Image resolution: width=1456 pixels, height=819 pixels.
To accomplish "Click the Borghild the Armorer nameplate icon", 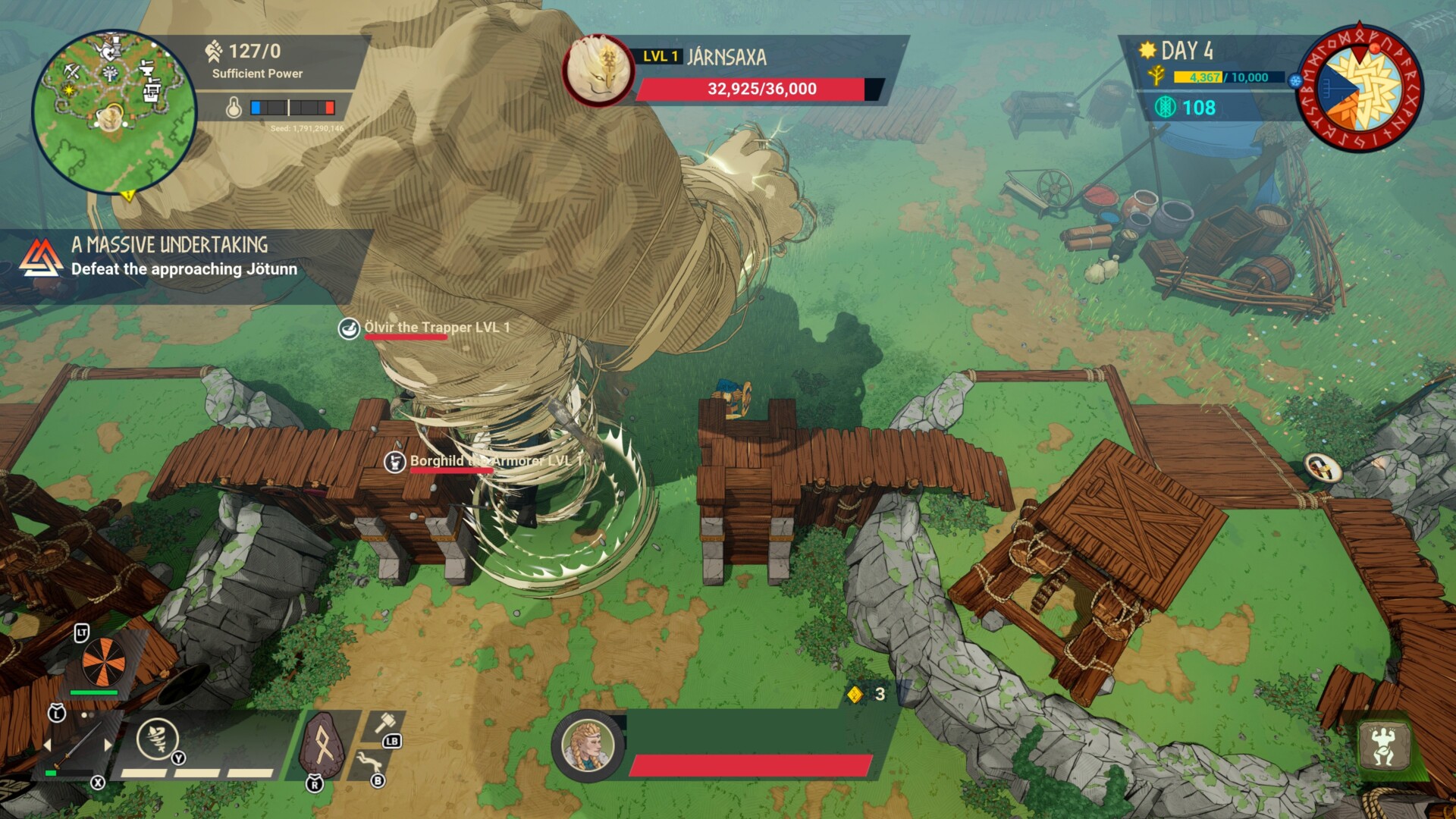I will click(394, 461).
